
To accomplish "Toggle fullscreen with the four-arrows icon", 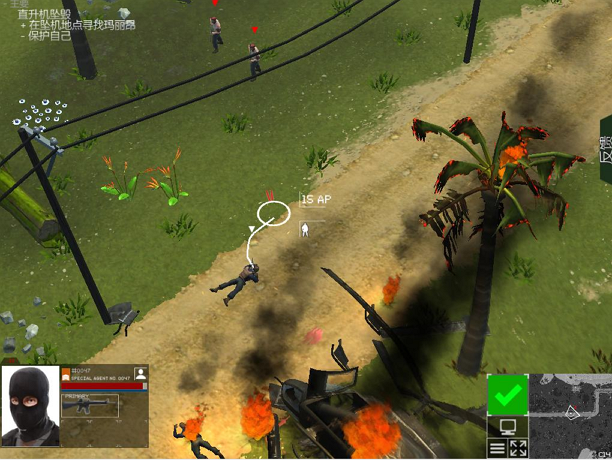I will (518, 448).
